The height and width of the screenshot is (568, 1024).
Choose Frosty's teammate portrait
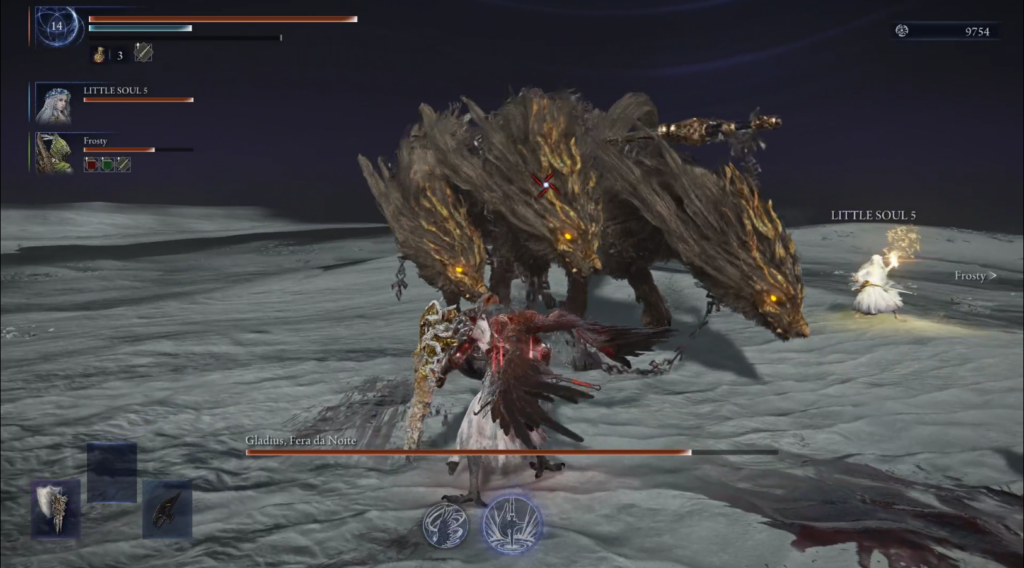pos(54,153)
